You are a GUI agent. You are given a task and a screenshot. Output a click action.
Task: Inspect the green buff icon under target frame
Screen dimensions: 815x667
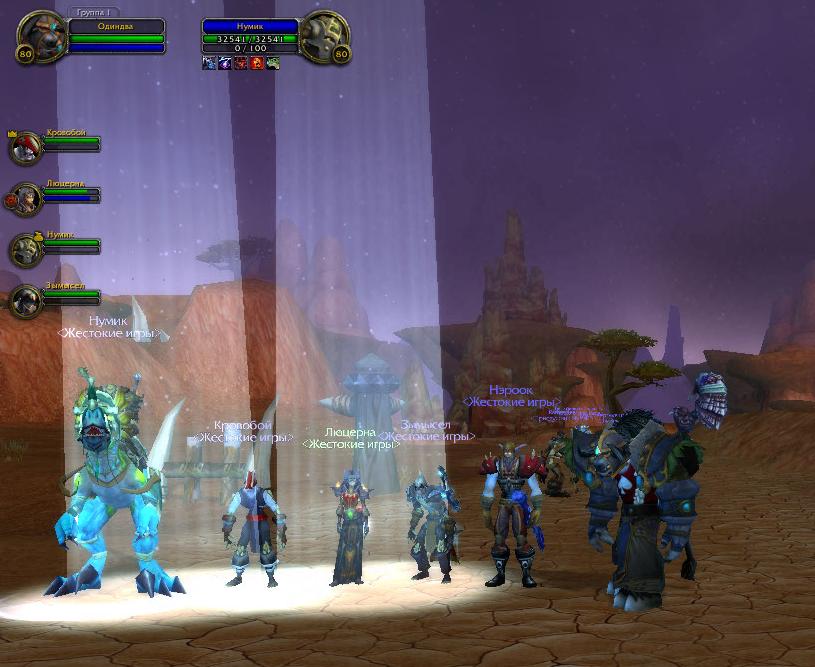coord(273,63)
